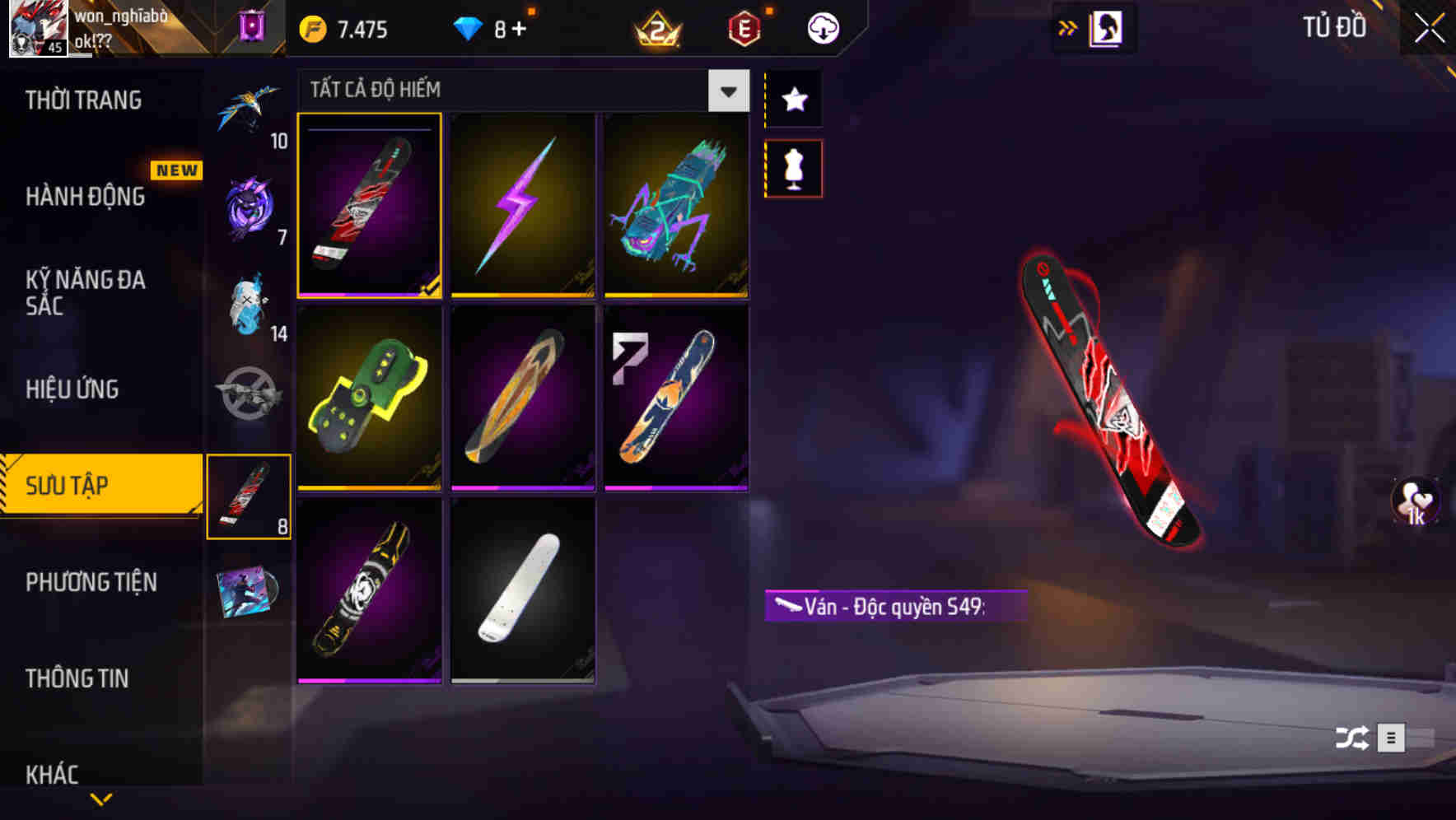Viewport: 1456px width, 820px height.
Task: Open the cloud download icon
Action: point(822,27)
